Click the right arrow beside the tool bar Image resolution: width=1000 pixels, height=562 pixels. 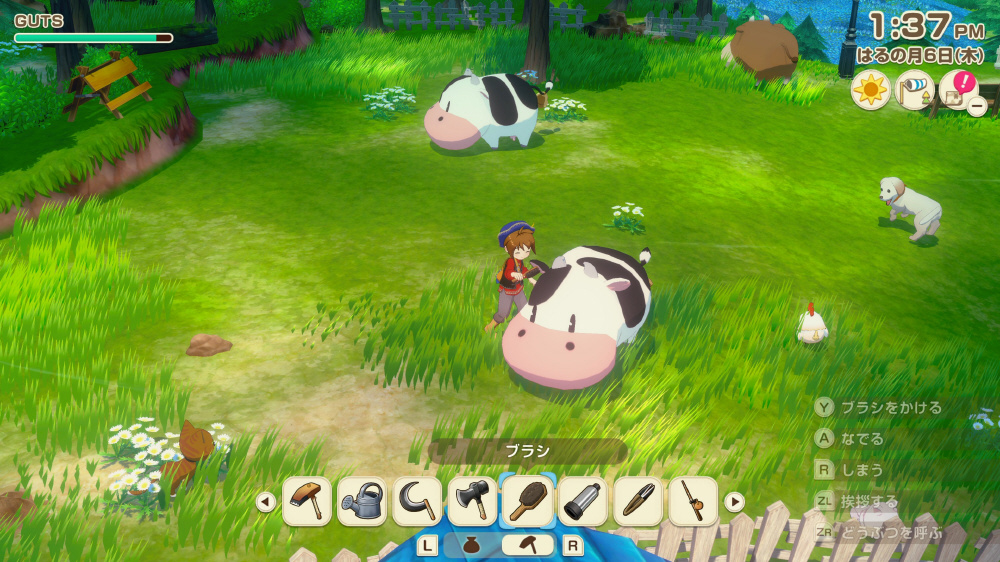tap(734, 502)
